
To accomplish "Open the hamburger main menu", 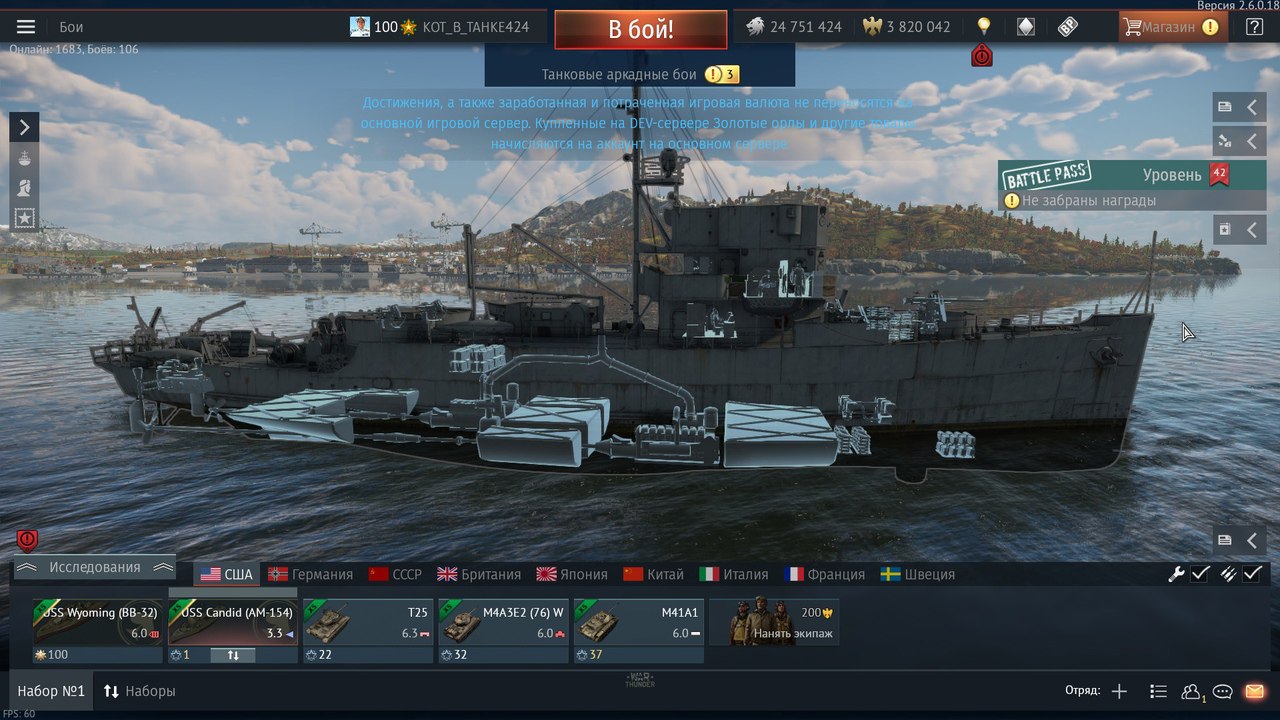I will 26,27.
